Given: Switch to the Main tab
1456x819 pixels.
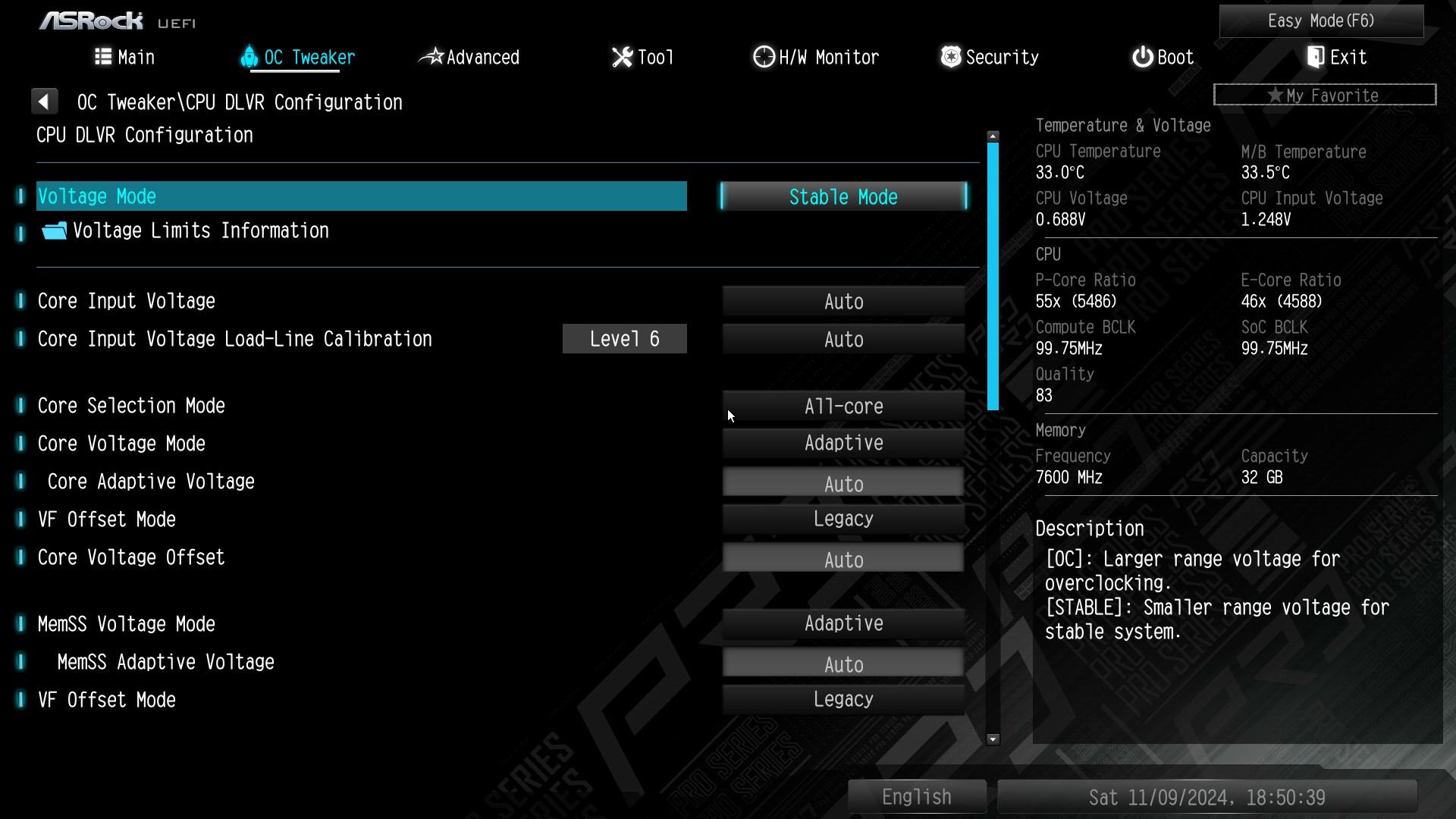Looking at the screenshot, I should 133,56.
